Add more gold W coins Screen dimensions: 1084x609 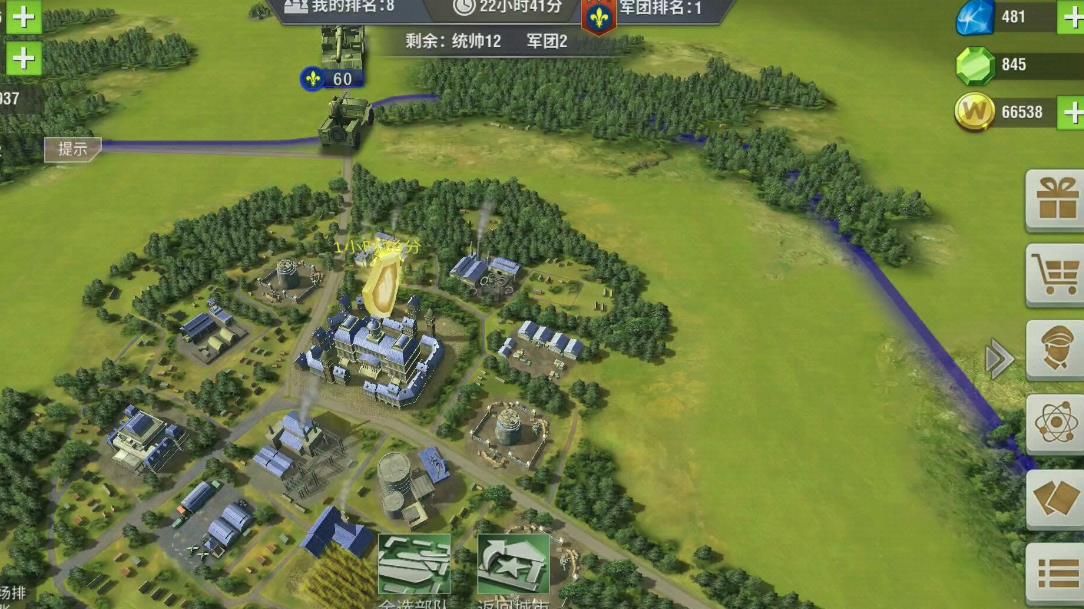1070,112
